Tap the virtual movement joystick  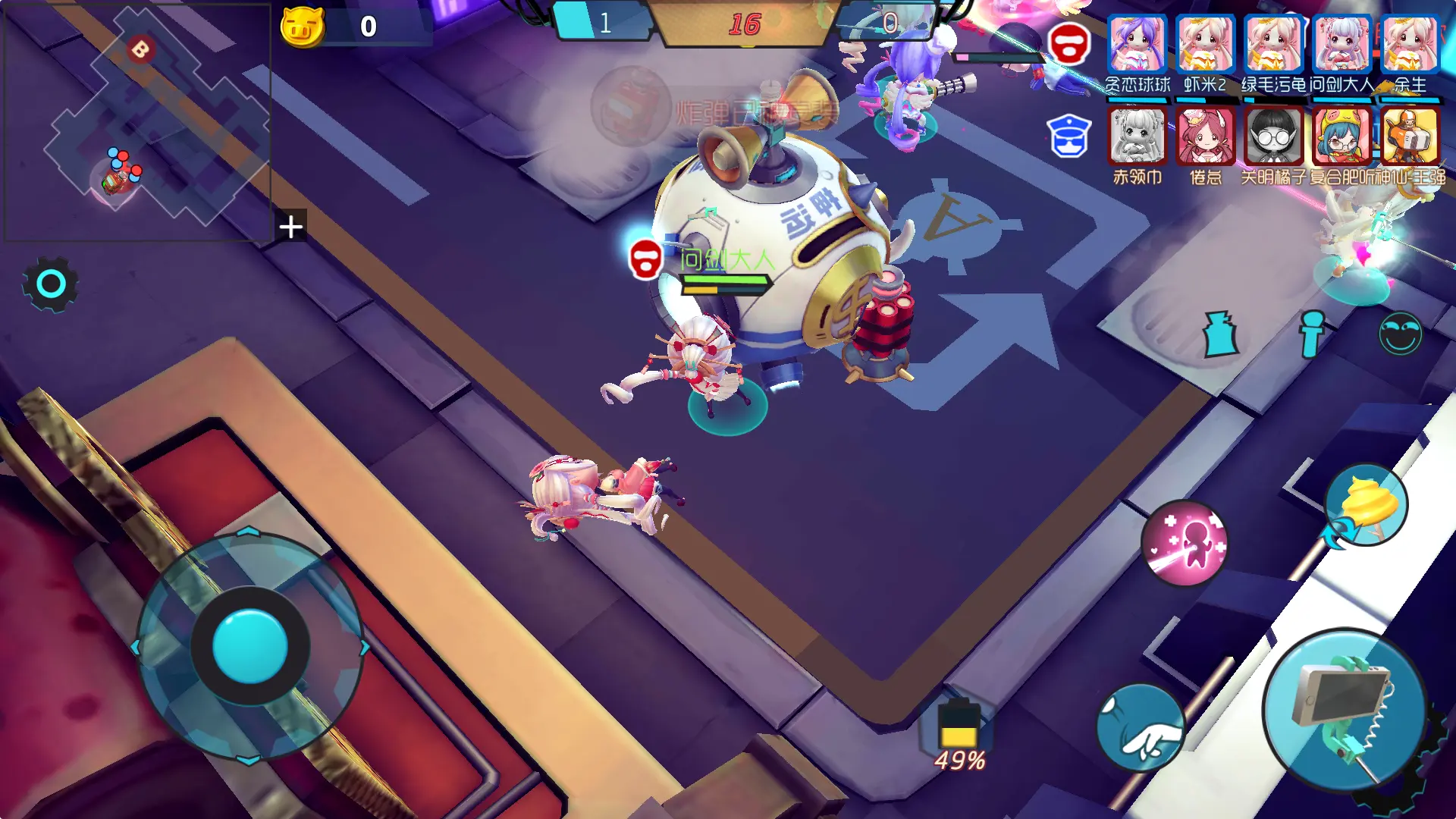(249, 646)
